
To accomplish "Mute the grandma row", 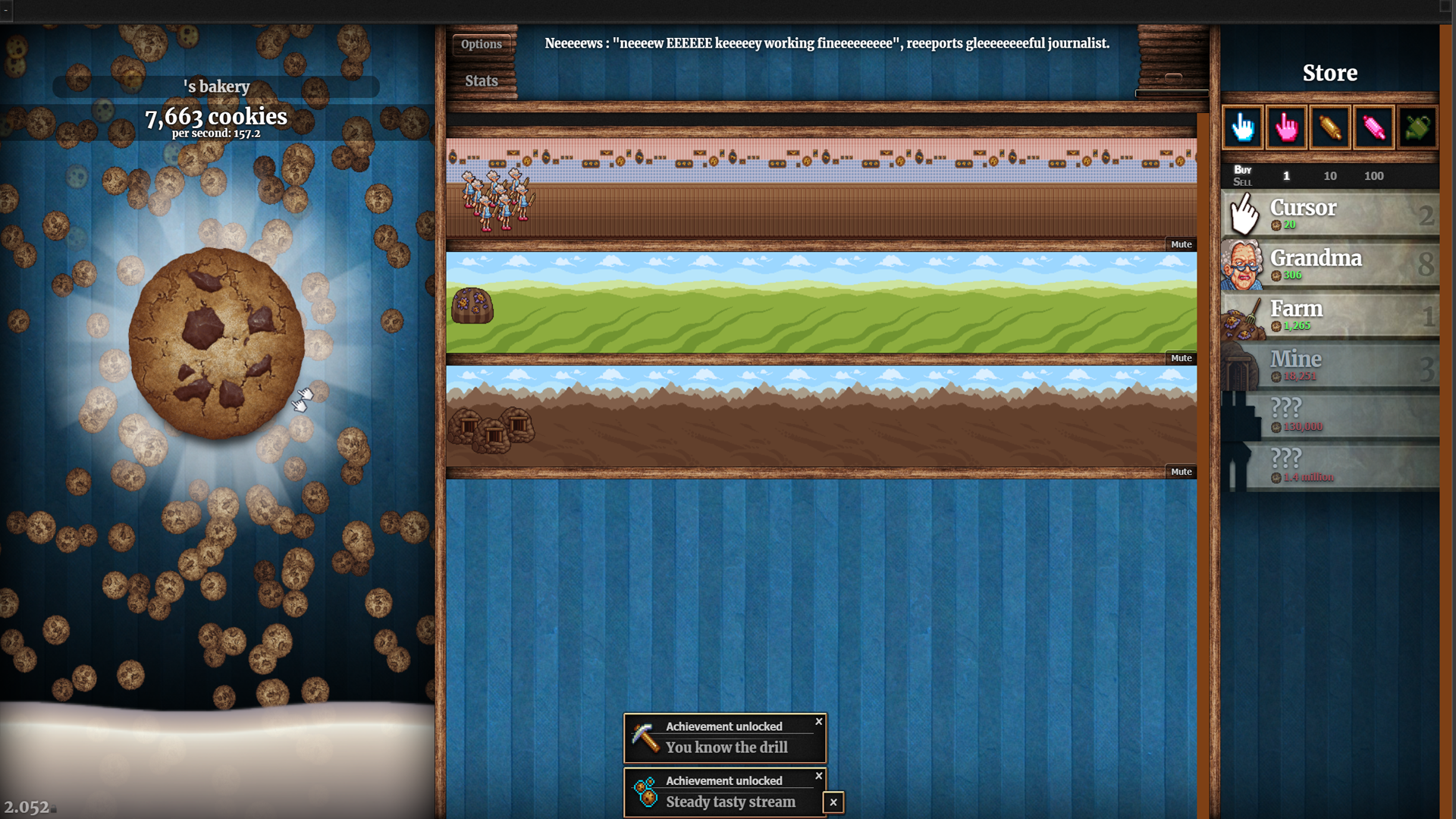I will (1181, 244).
